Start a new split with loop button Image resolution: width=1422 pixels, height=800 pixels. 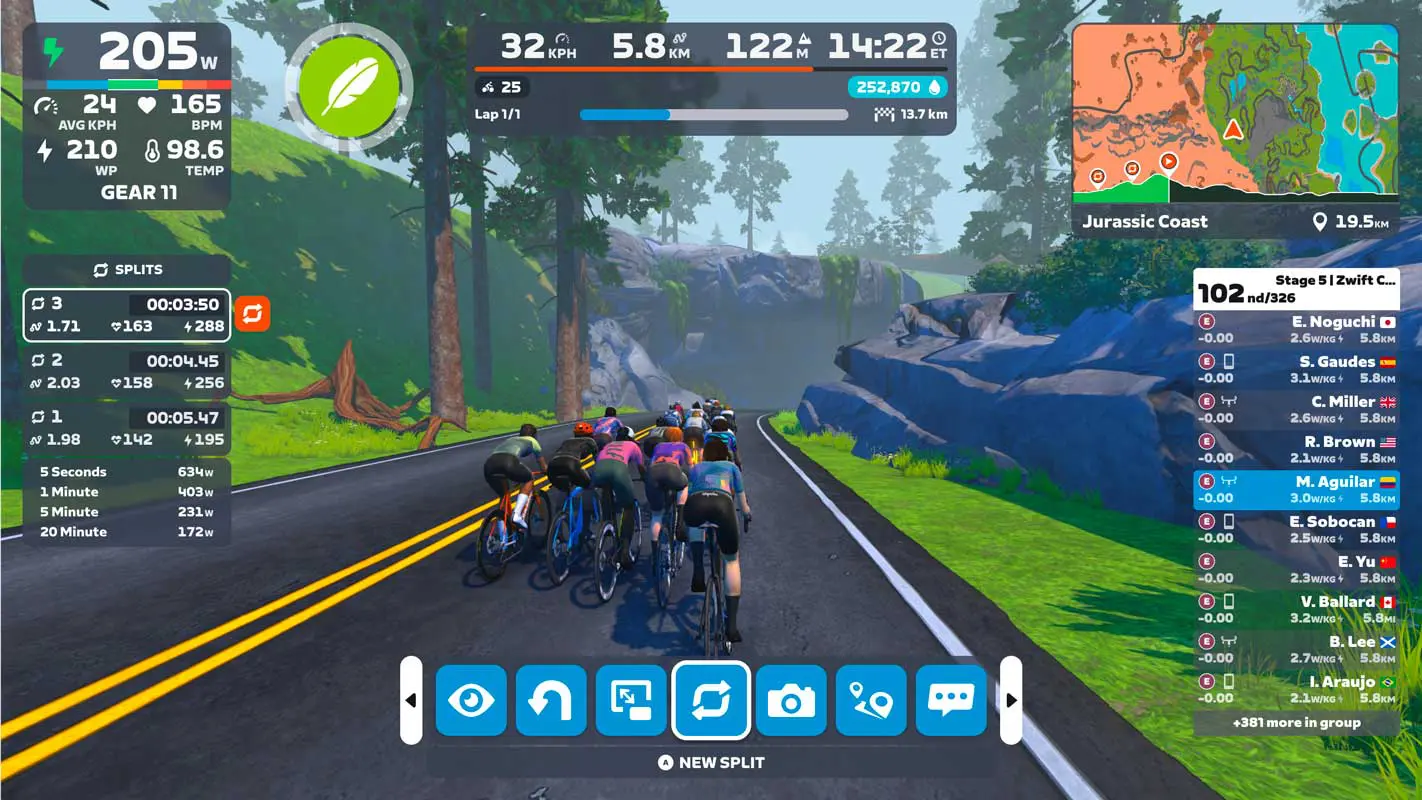(711, 700)
